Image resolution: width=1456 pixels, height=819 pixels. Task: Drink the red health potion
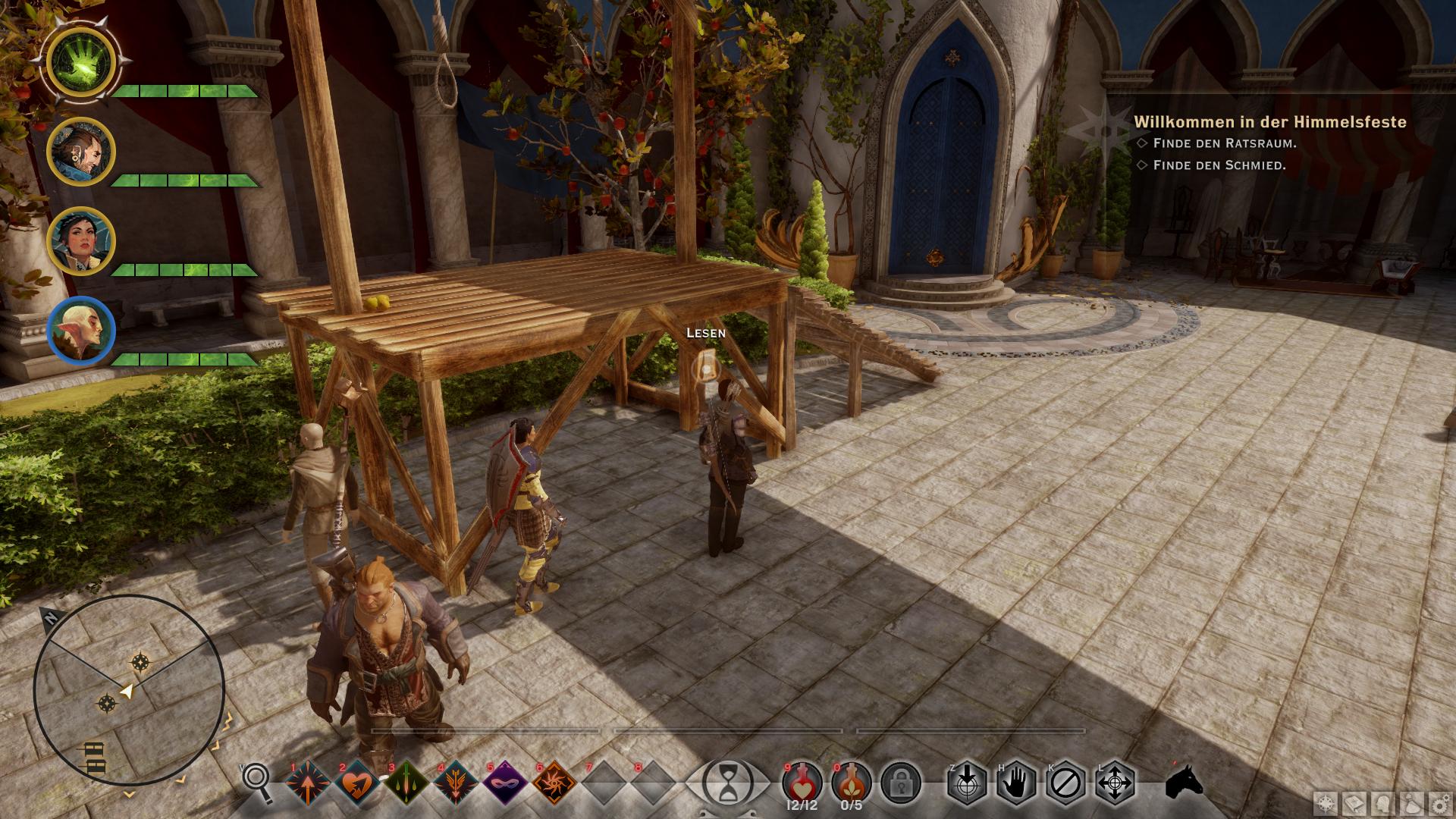tap(802, 781)
